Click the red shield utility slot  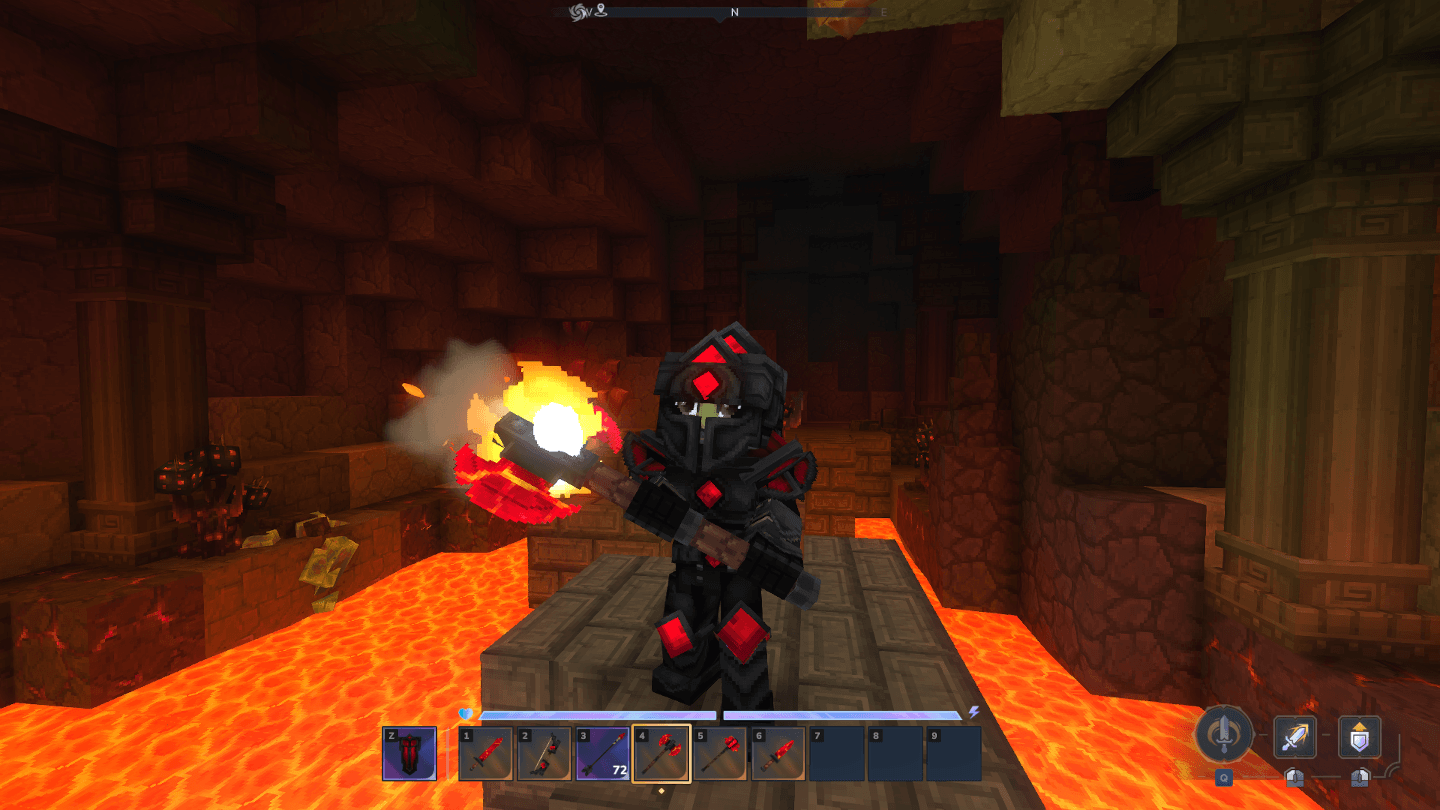(410, 753)
